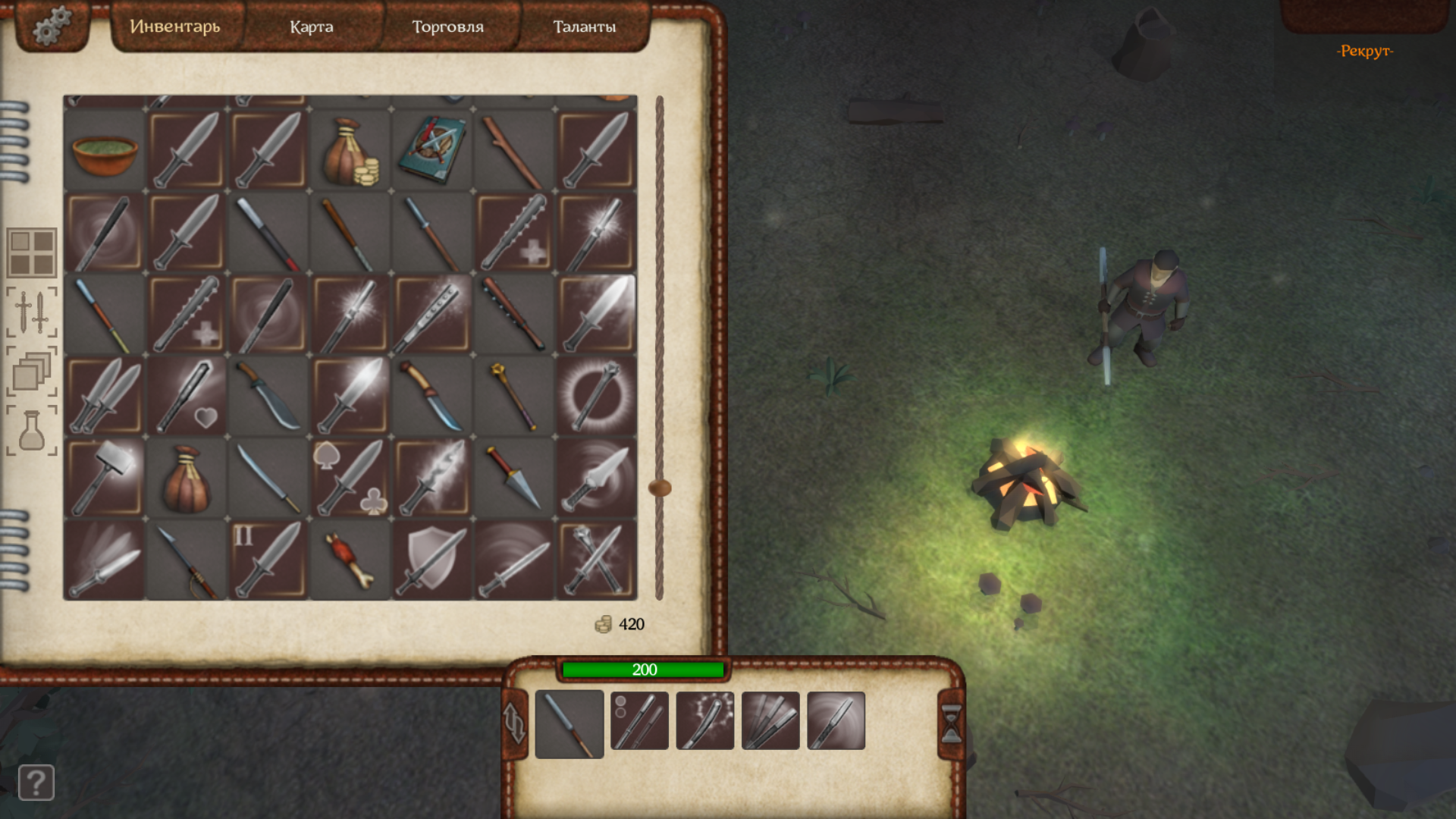Show all items with the grid filter
Viewport: 1456px width, 819px height.
pos(32,253)
